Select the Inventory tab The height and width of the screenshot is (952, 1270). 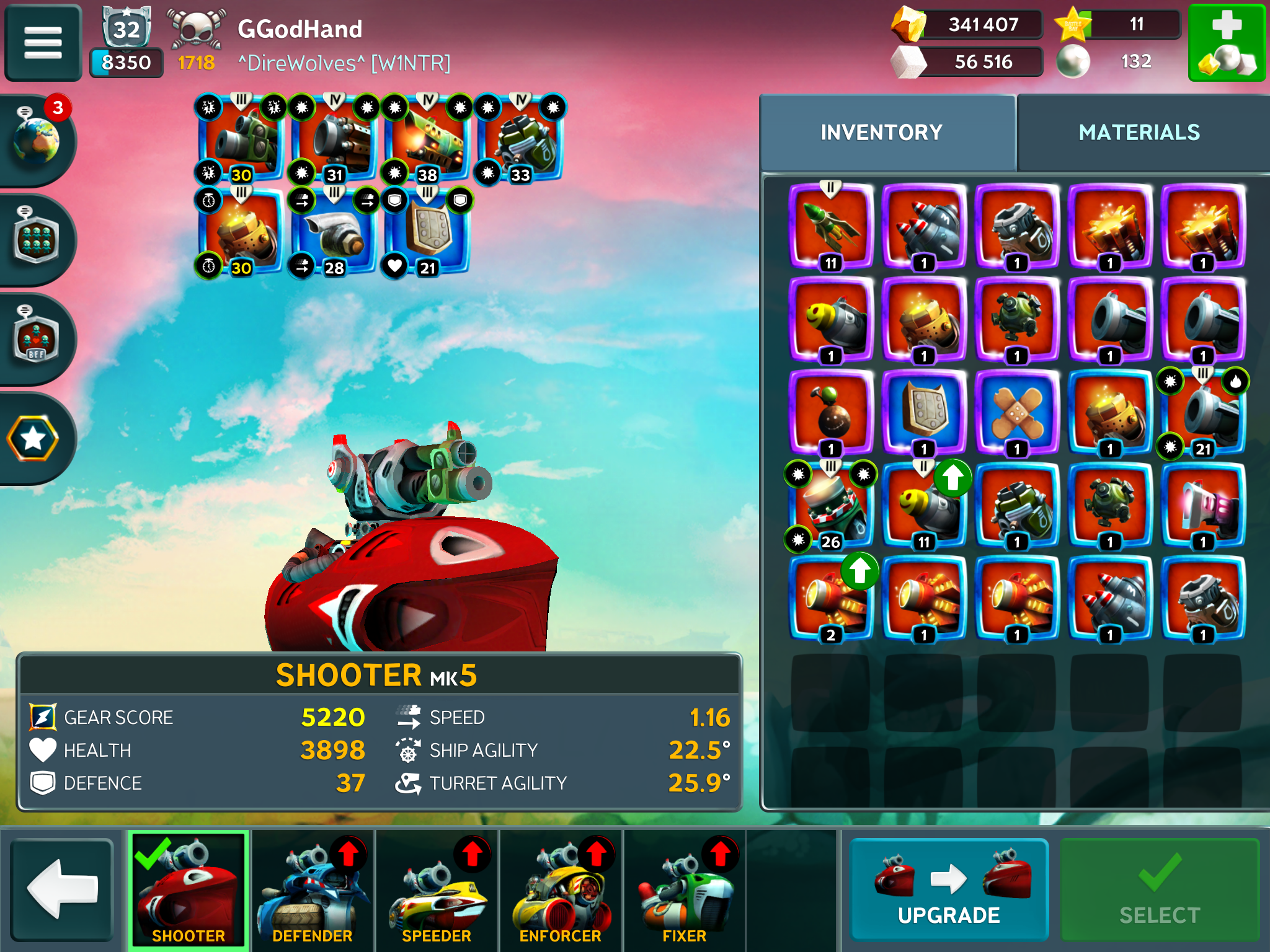(x=881, y=133)
